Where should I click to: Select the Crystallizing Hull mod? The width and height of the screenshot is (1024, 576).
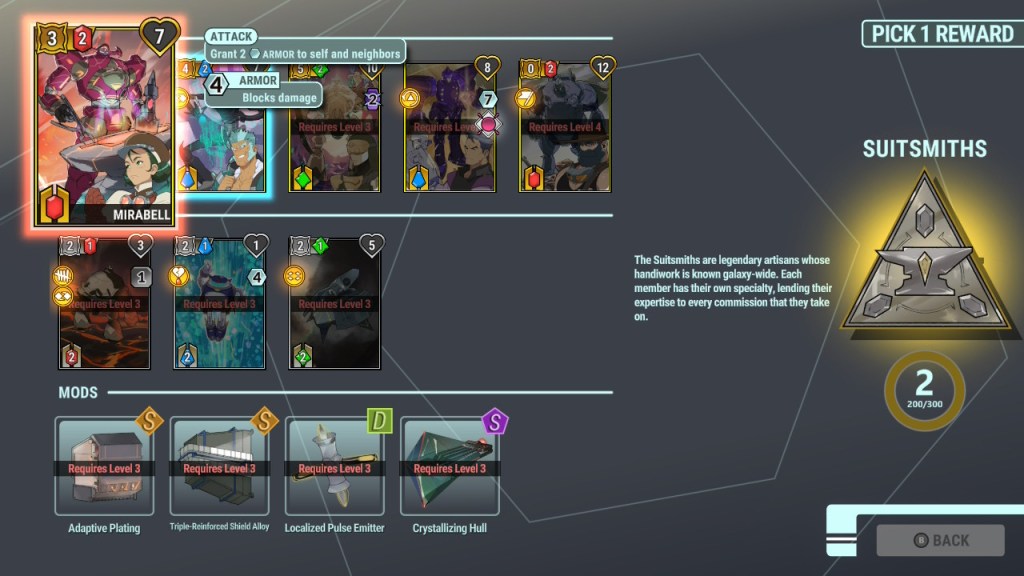(x=449, y=466)
